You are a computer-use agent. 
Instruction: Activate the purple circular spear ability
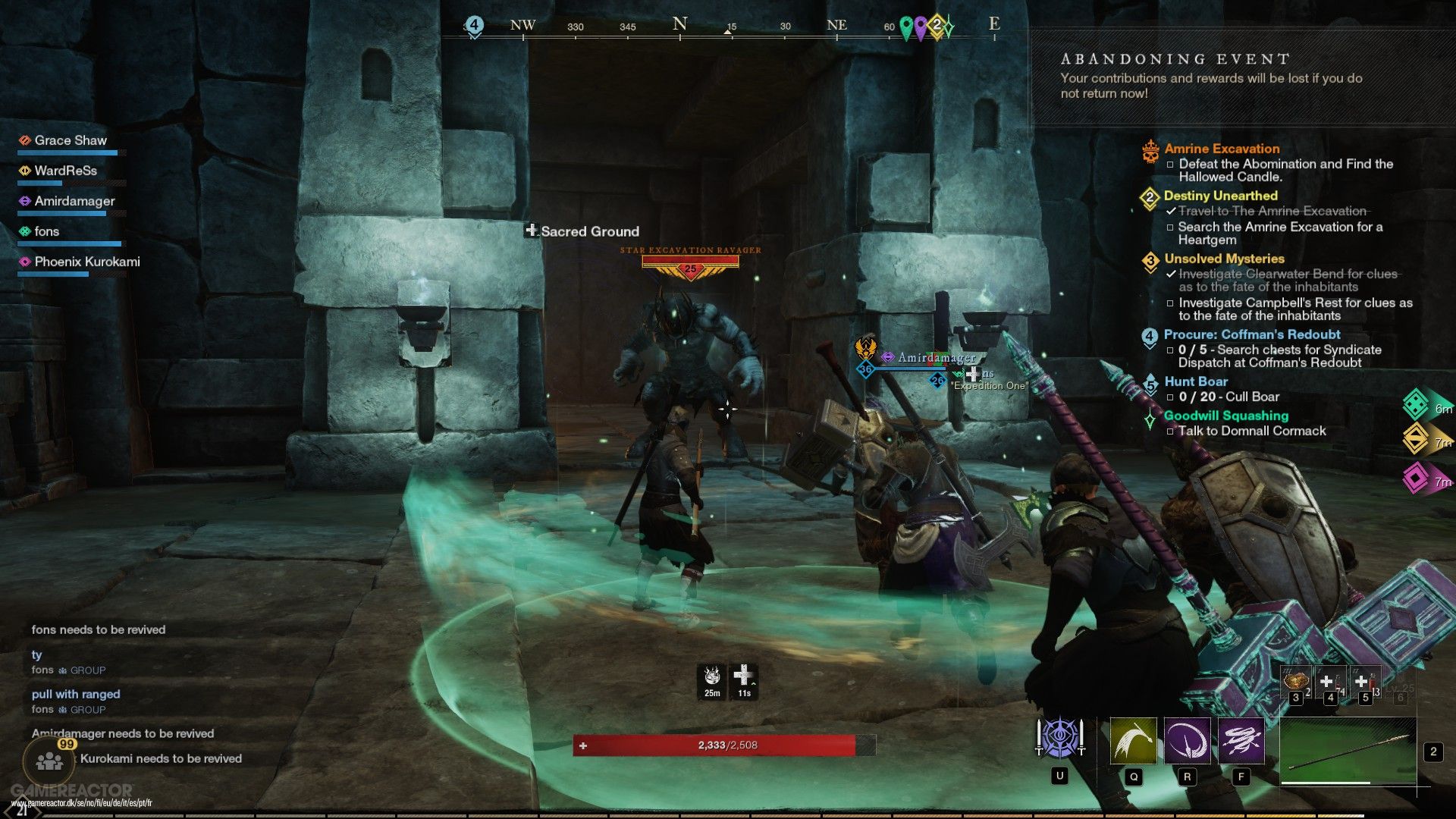point(1187,740)
